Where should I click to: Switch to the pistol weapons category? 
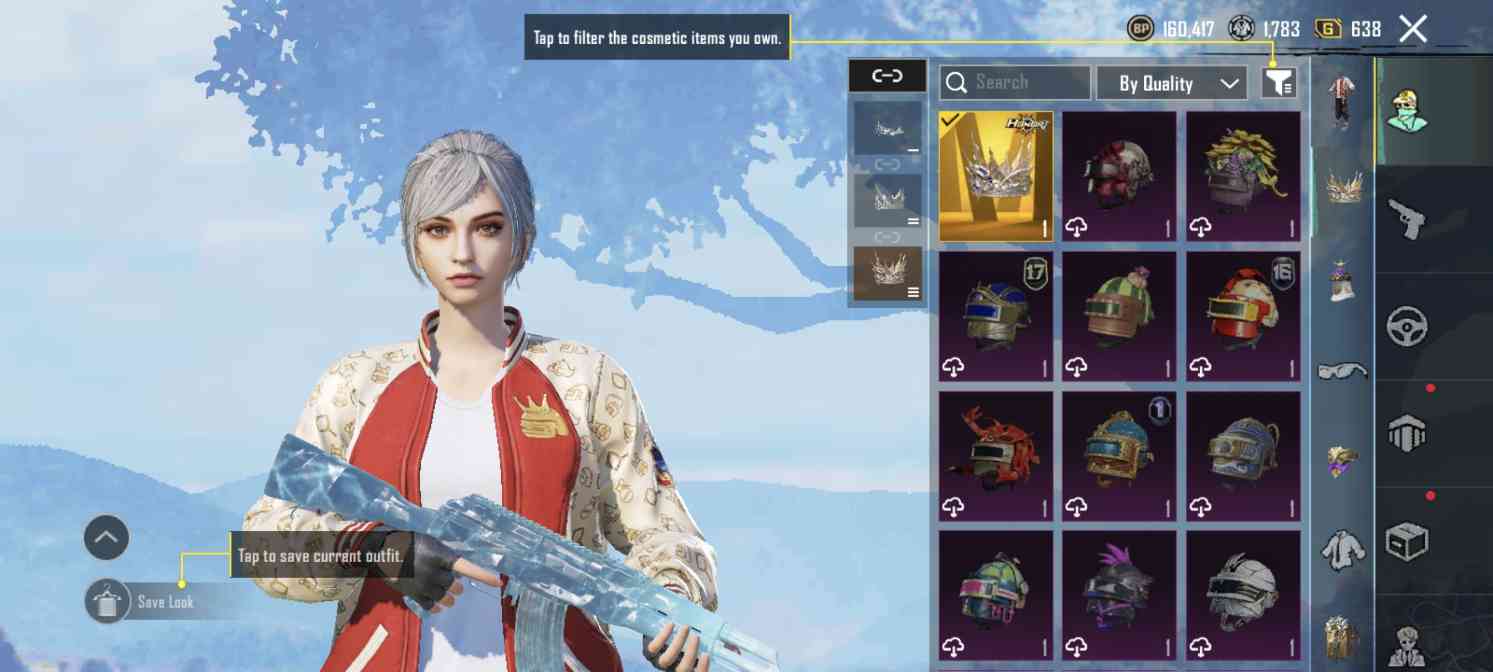[1406, 220]
